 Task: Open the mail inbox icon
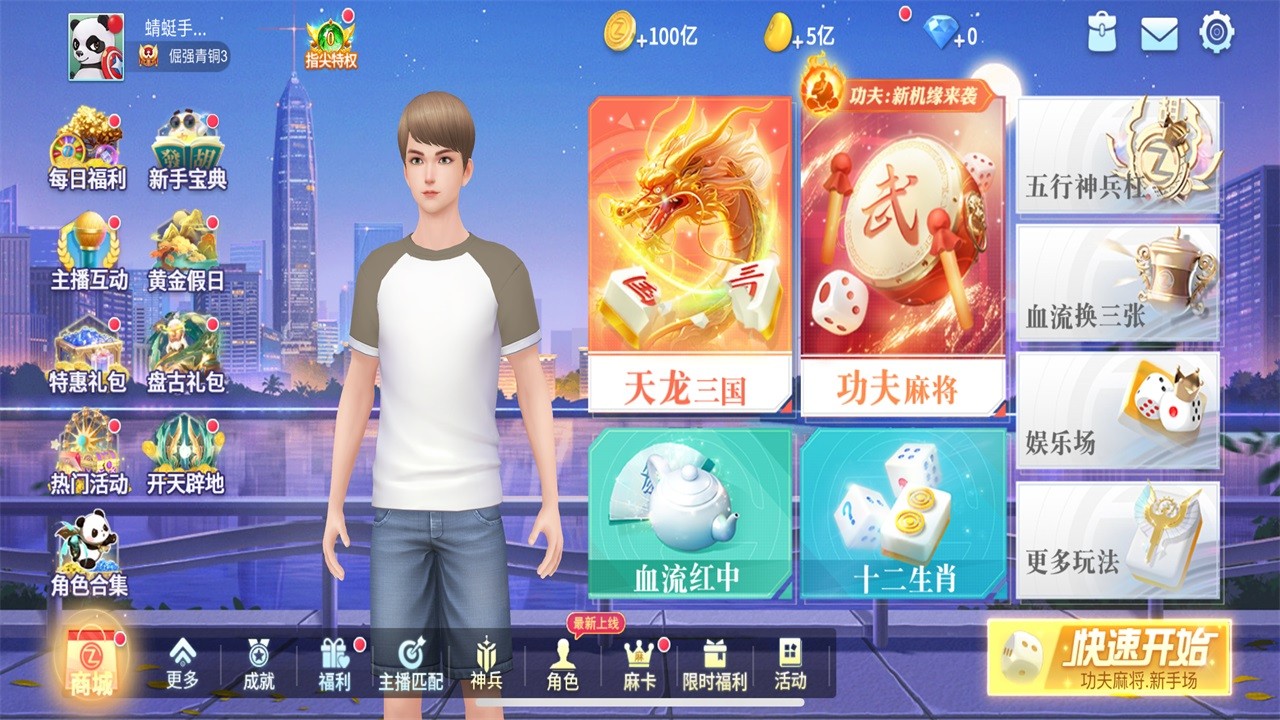pyautogui.click(x=1158, y=33)
